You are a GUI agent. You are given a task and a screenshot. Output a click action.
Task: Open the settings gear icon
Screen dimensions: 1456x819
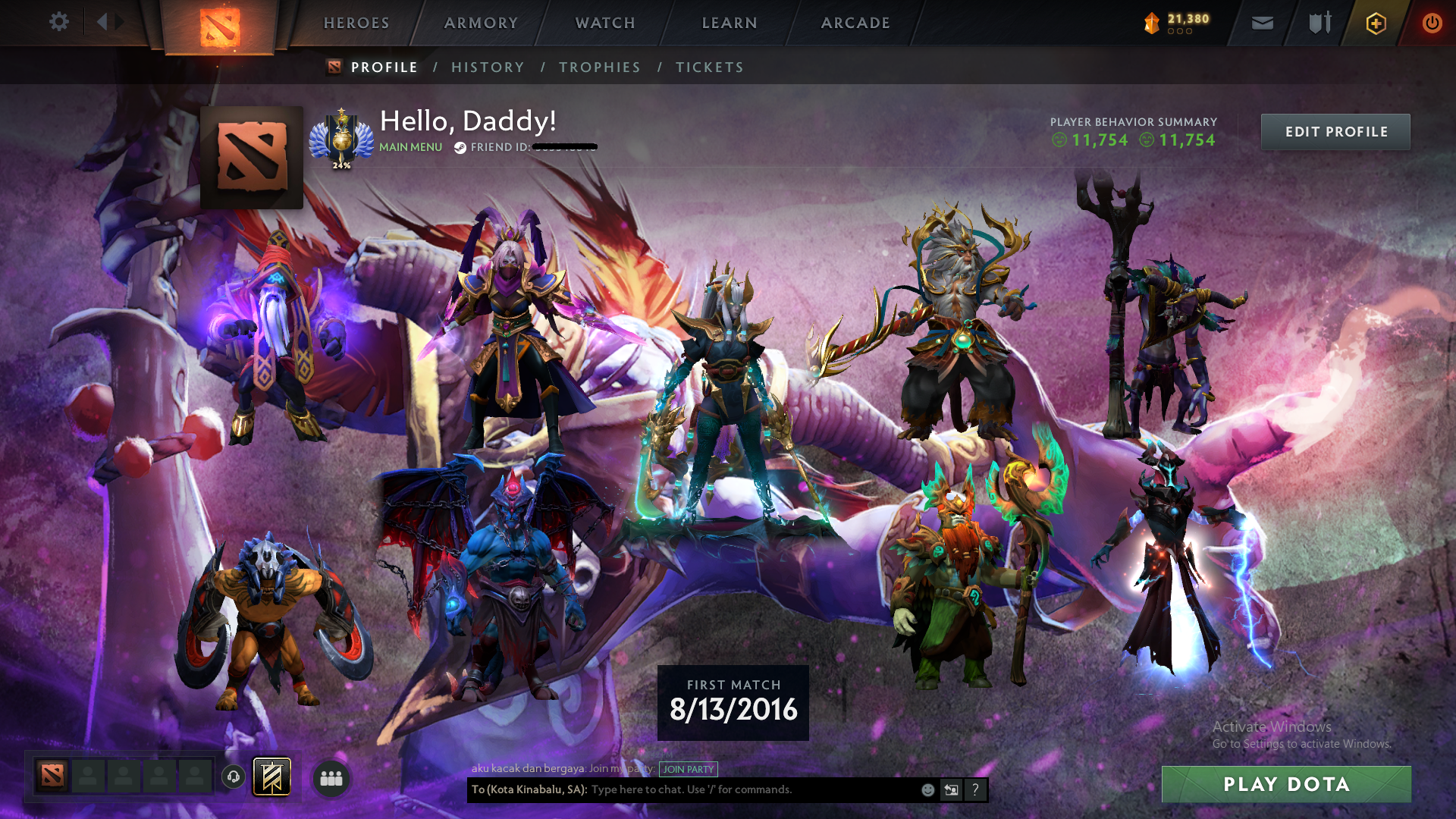tap(59, 22)
